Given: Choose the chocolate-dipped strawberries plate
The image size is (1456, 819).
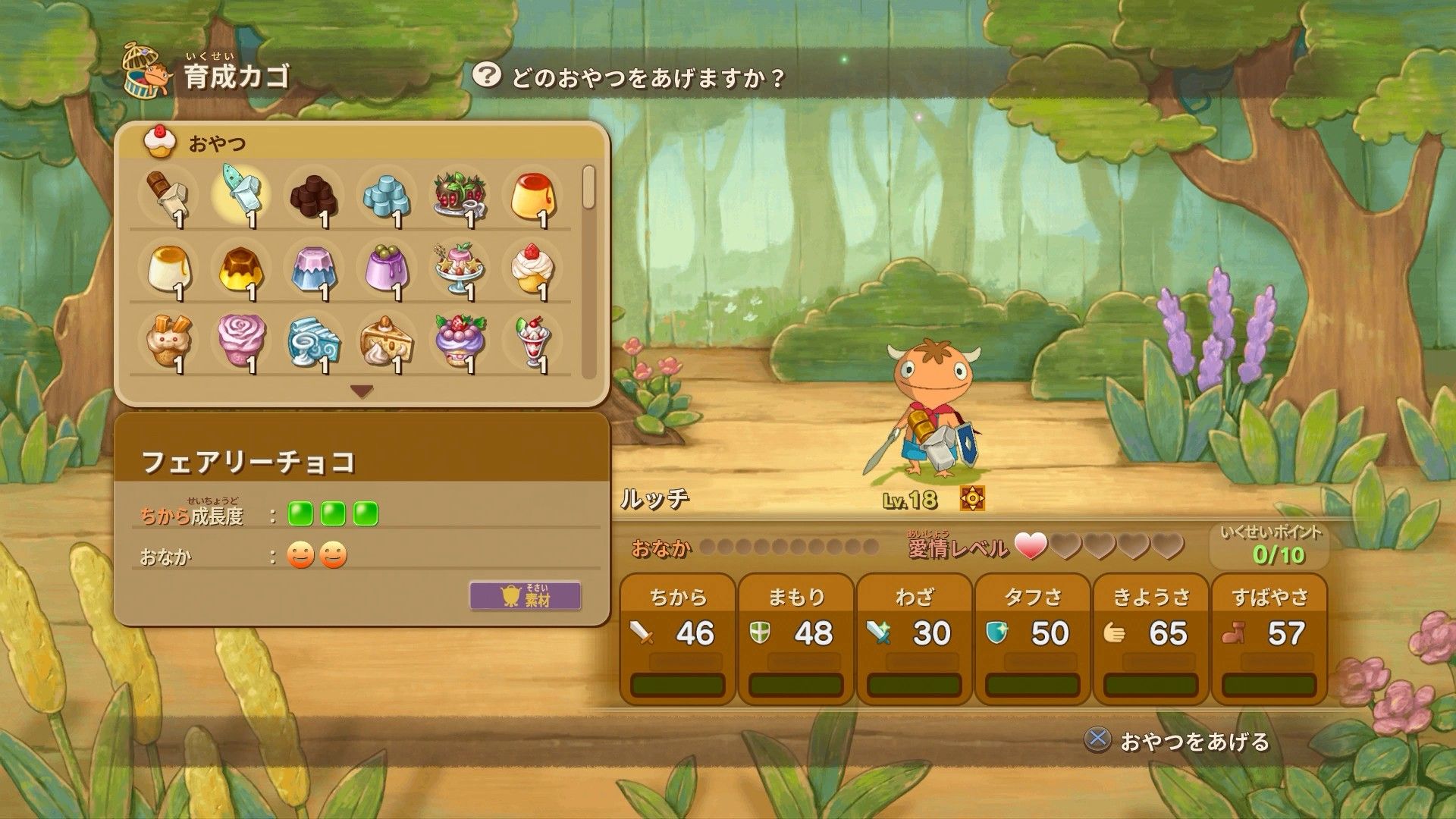Looking at the screenshot, I should 459,195.
